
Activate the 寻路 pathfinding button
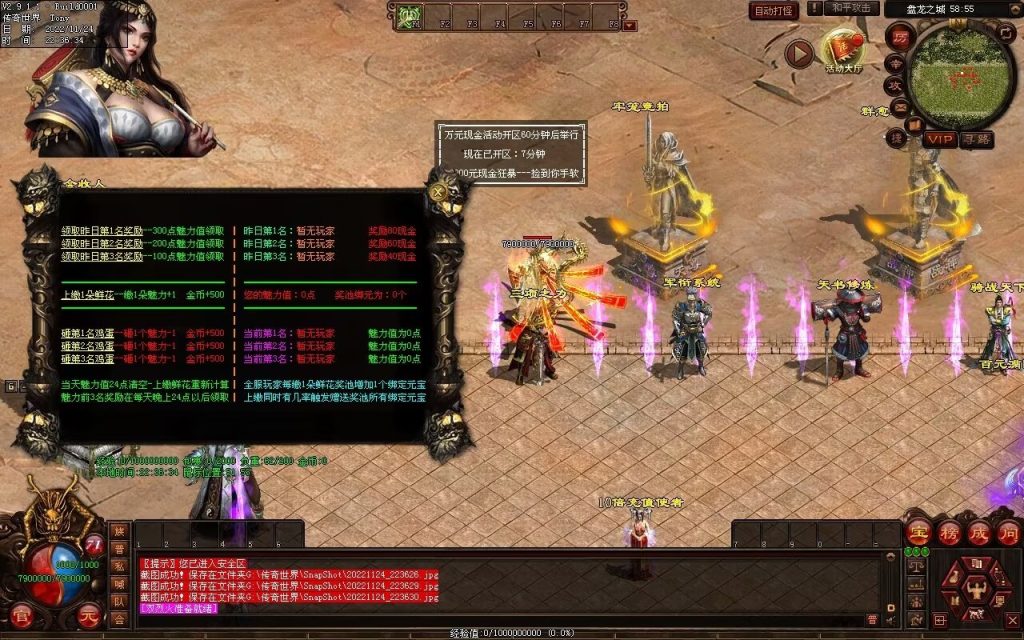[976, 139]
